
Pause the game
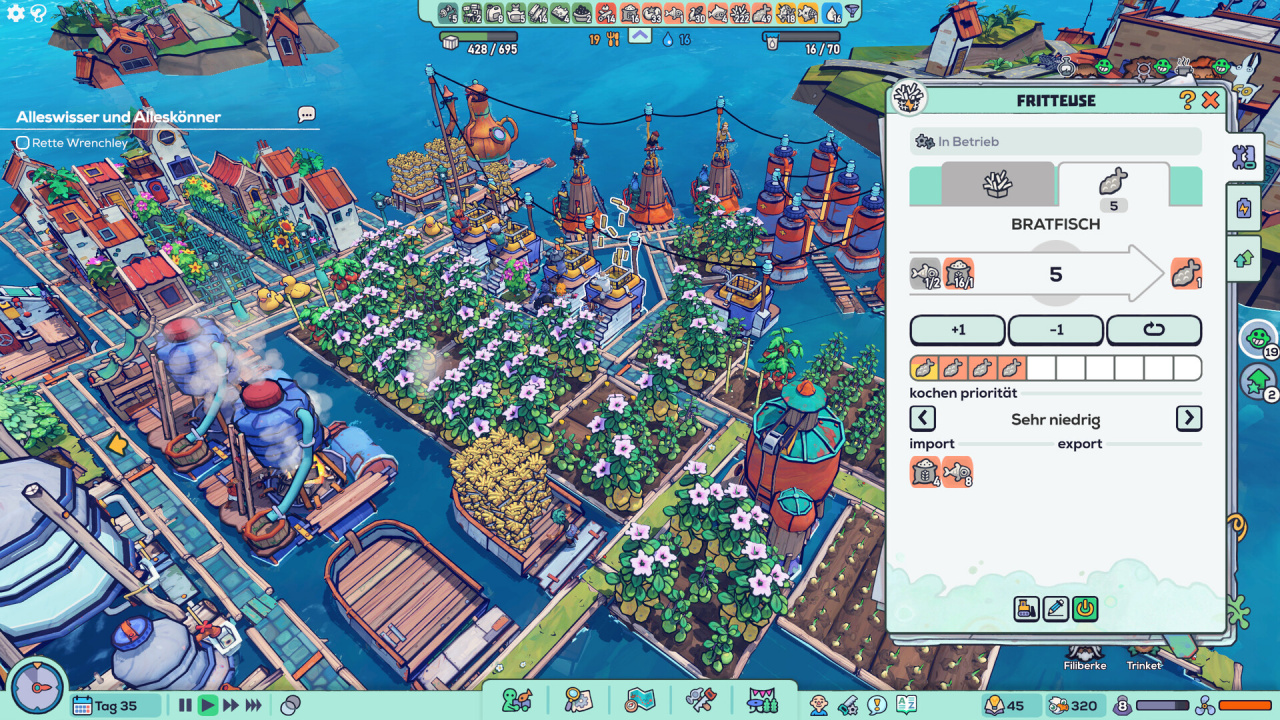coord(185,706)
